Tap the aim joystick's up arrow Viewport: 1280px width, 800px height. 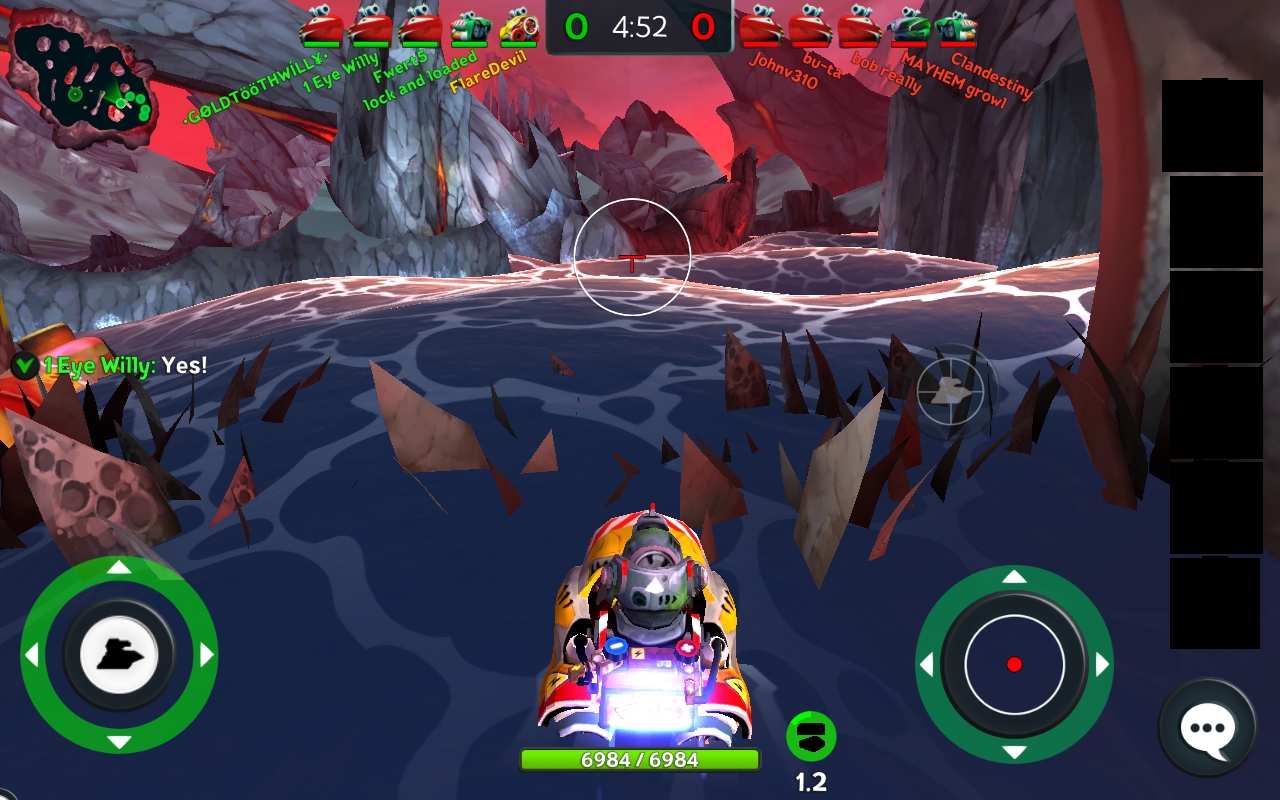(1014, 577)
